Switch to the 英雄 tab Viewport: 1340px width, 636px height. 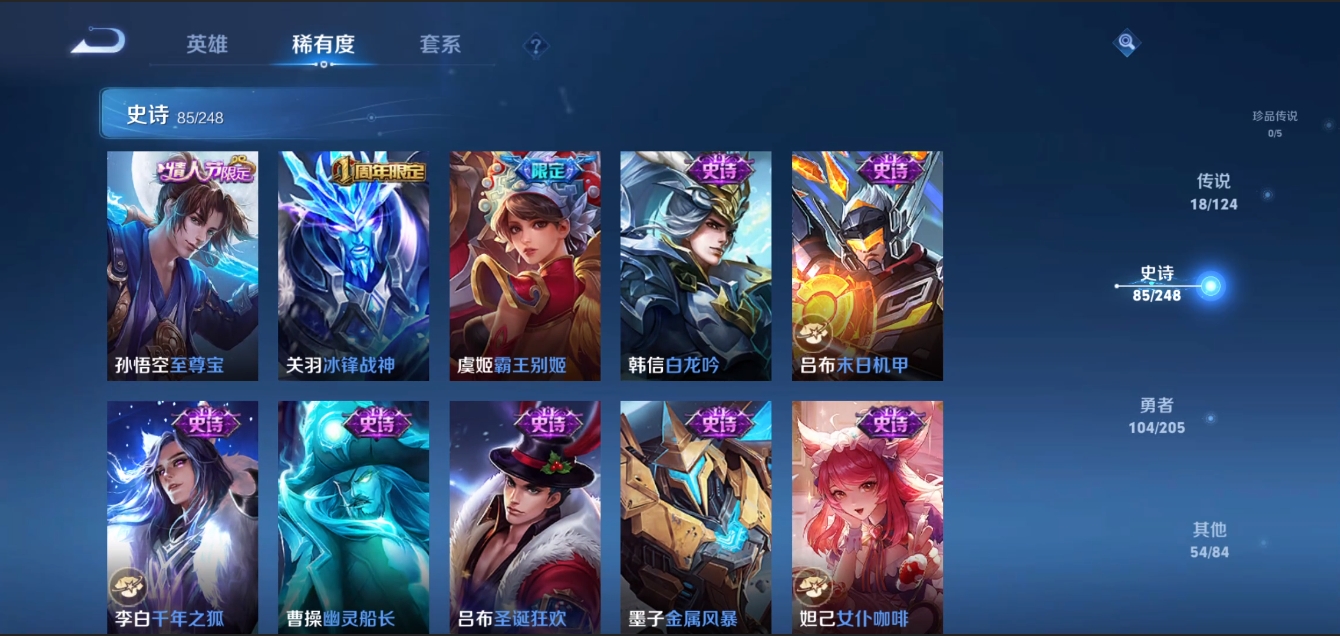(207, 44)
